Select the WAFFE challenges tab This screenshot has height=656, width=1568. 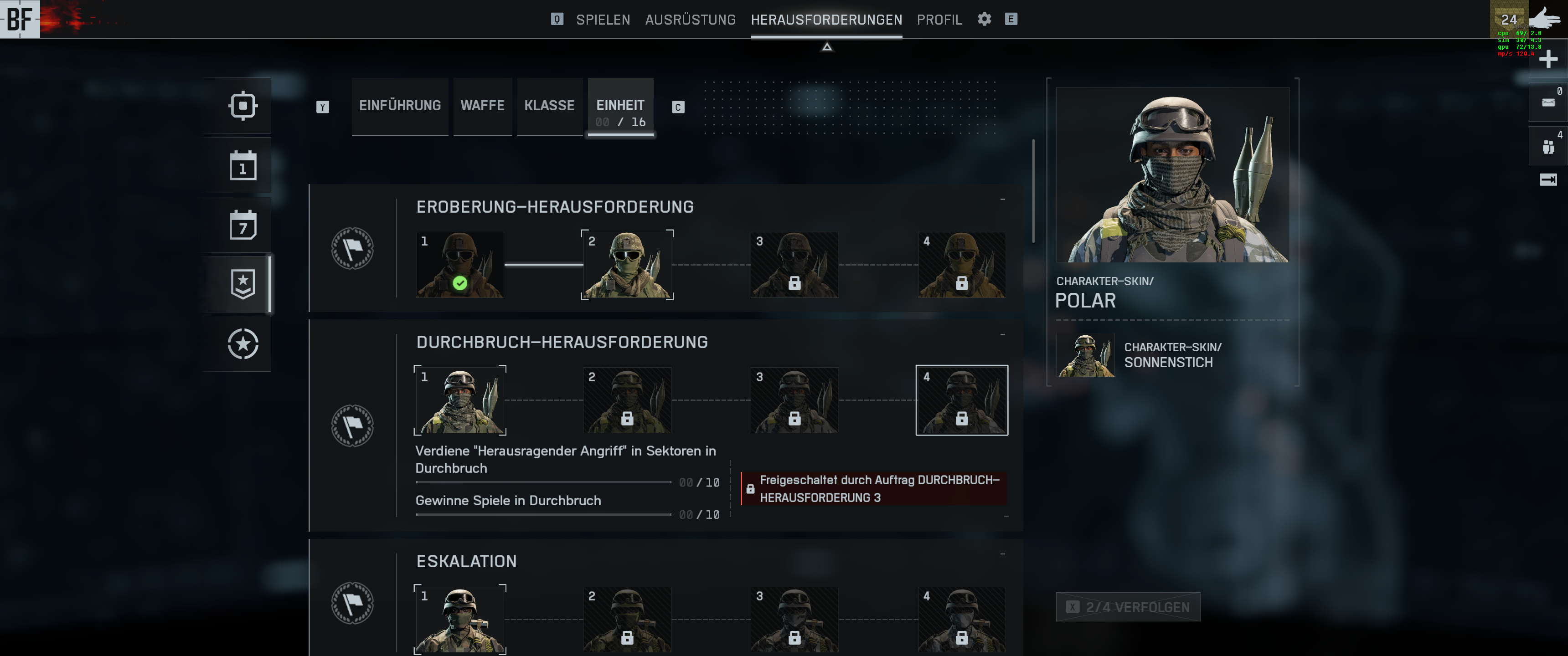click(482, 106)
